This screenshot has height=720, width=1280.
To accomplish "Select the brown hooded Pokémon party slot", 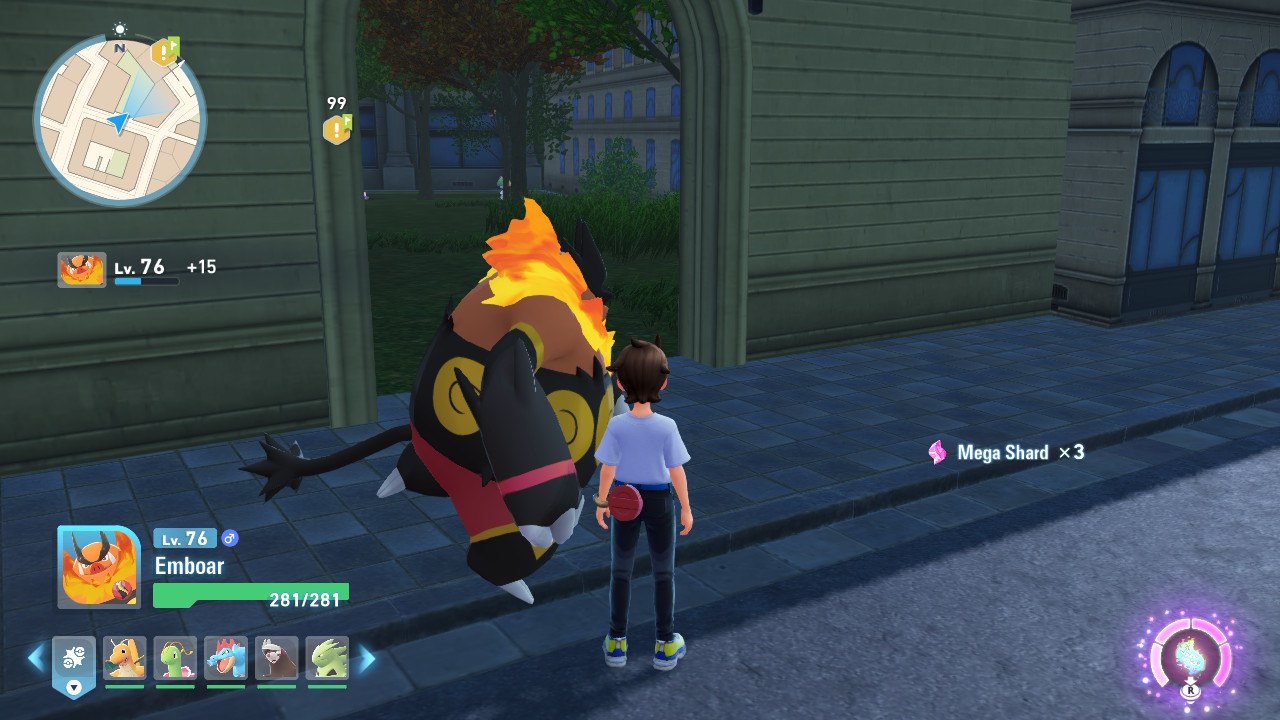I will (276, 659).
